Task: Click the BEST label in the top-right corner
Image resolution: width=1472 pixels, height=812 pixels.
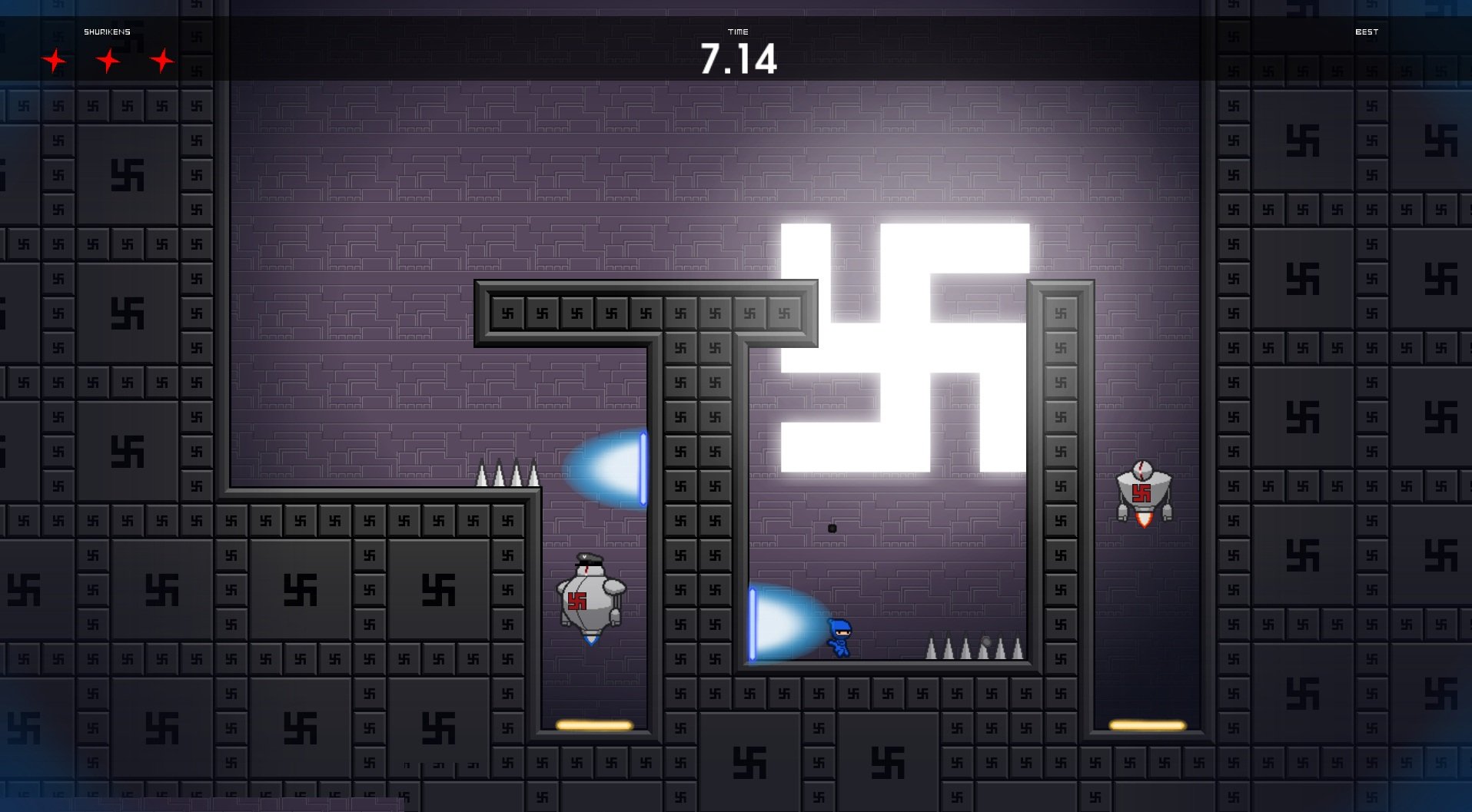Action: 1367,32
